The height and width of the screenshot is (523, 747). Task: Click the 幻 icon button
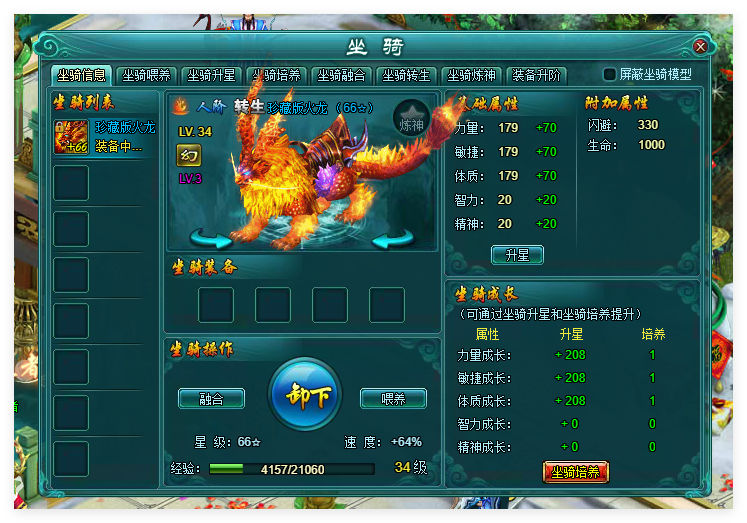[x=189, y=155]
